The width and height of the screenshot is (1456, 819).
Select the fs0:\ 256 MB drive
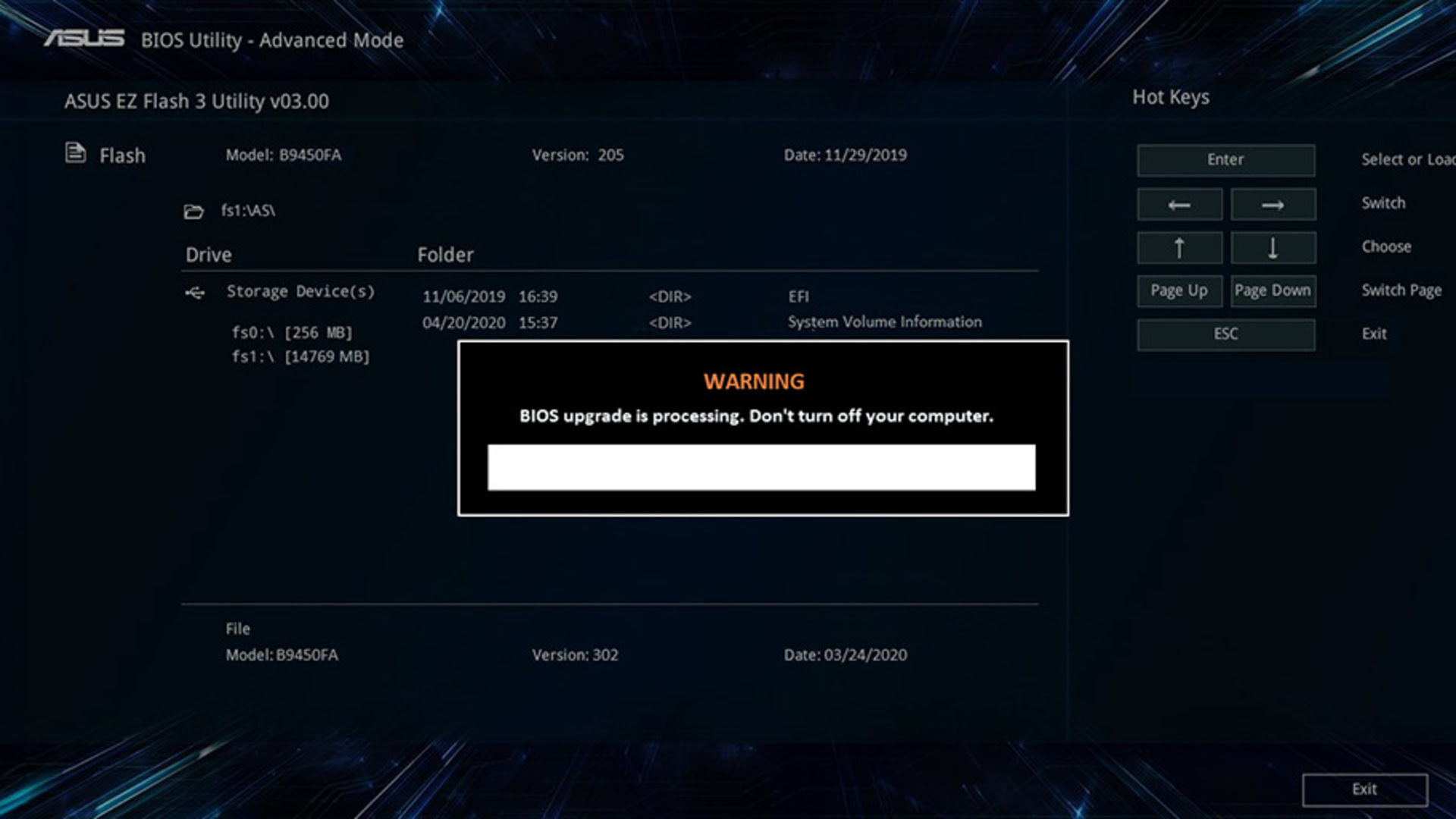point(292,333)
